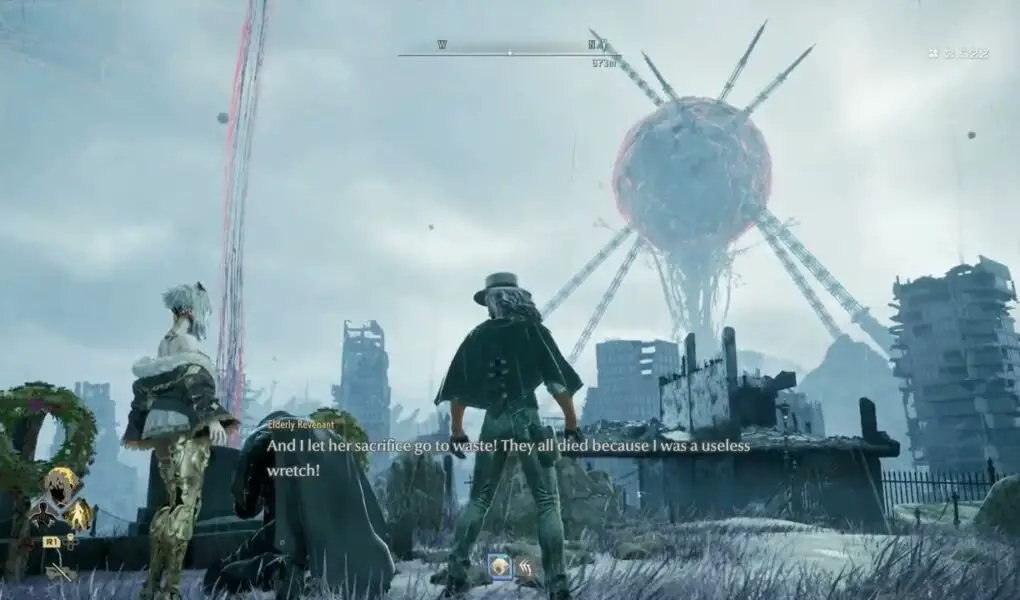1020x600 pixels.
Task: Select the weapon icon below the portraits
Action: pos(60,572)
